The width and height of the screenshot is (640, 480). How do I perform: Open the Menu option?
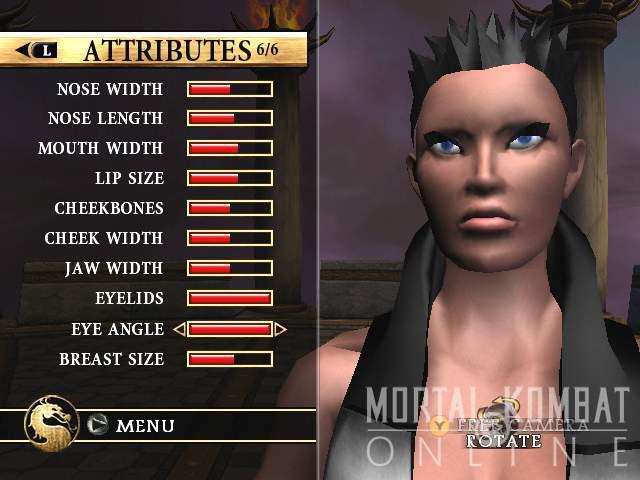[145, 426]
